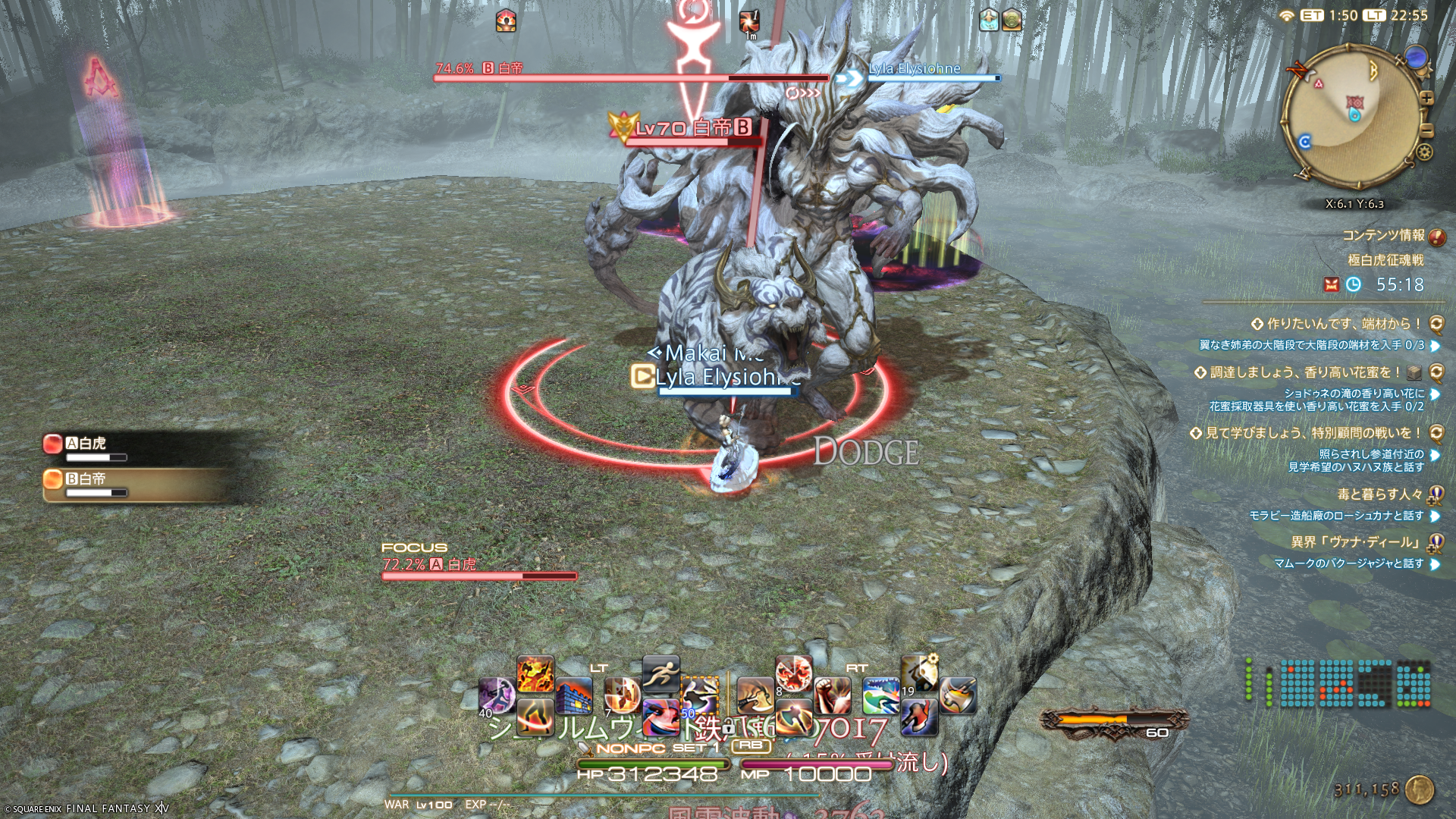
Task: Open the コンテンツ情報 duty info button
Action: pos(1436,237)
